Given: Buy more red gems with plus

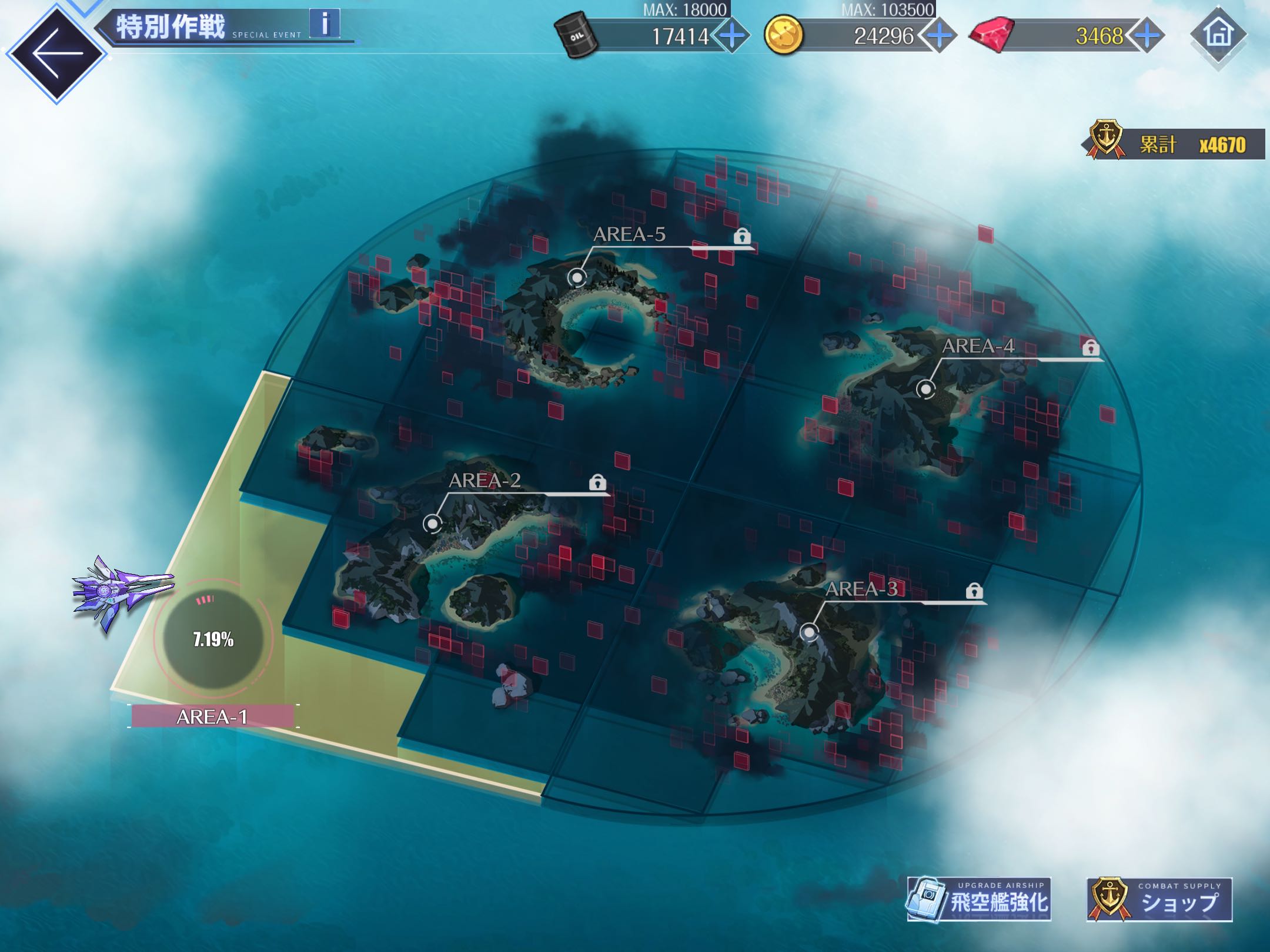Looking at the screenshot, I should 1147,36.
